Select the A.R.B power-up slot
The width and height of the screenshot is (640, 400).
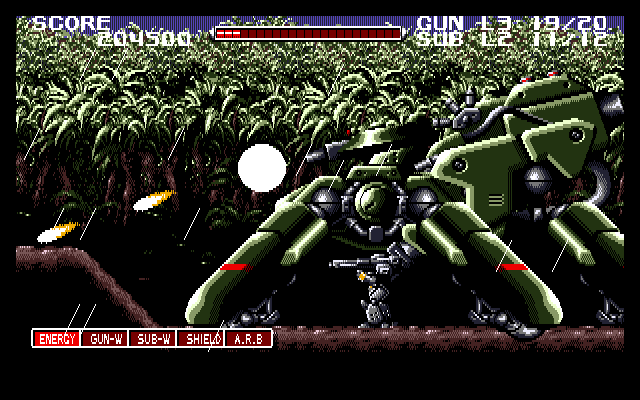248,339
